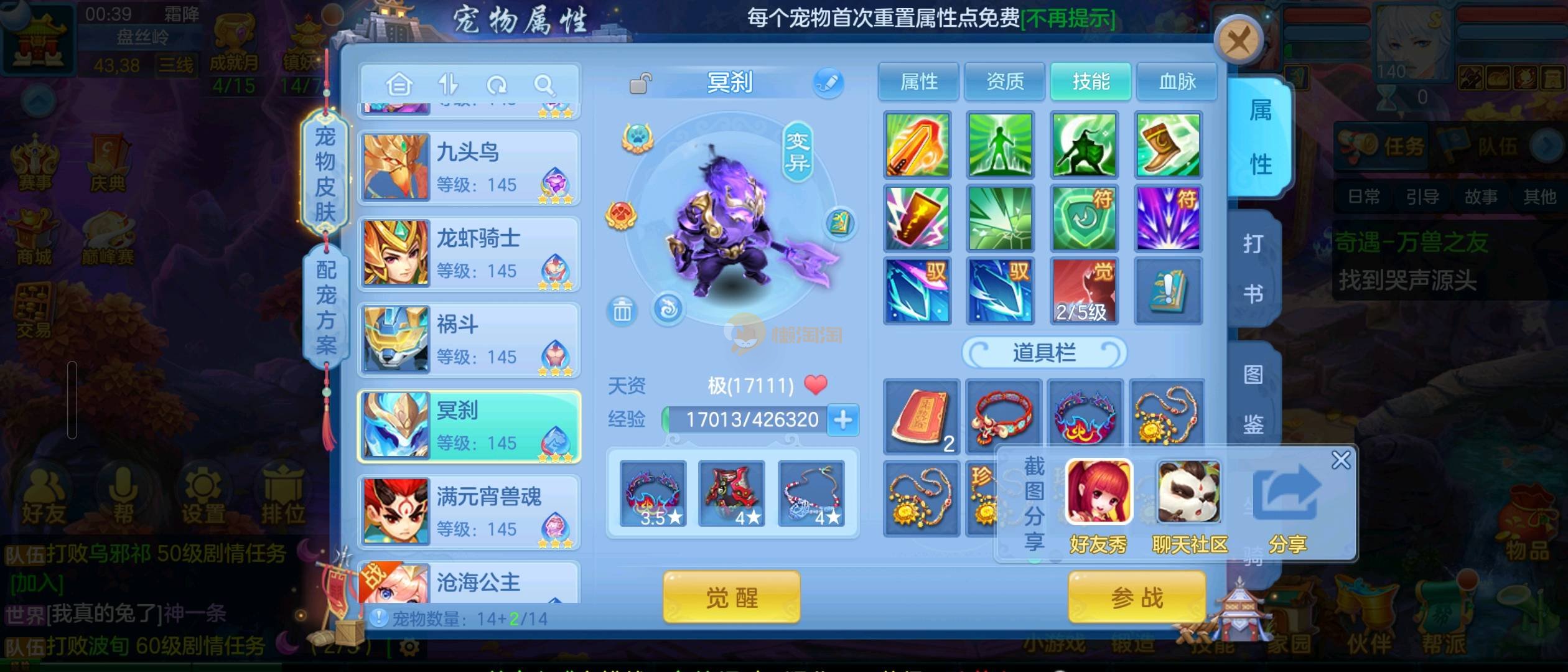Select the 祸斗 pet entry
This screenshot has height=672, width=1568.
pyautogui.click(x=470, y=340)
